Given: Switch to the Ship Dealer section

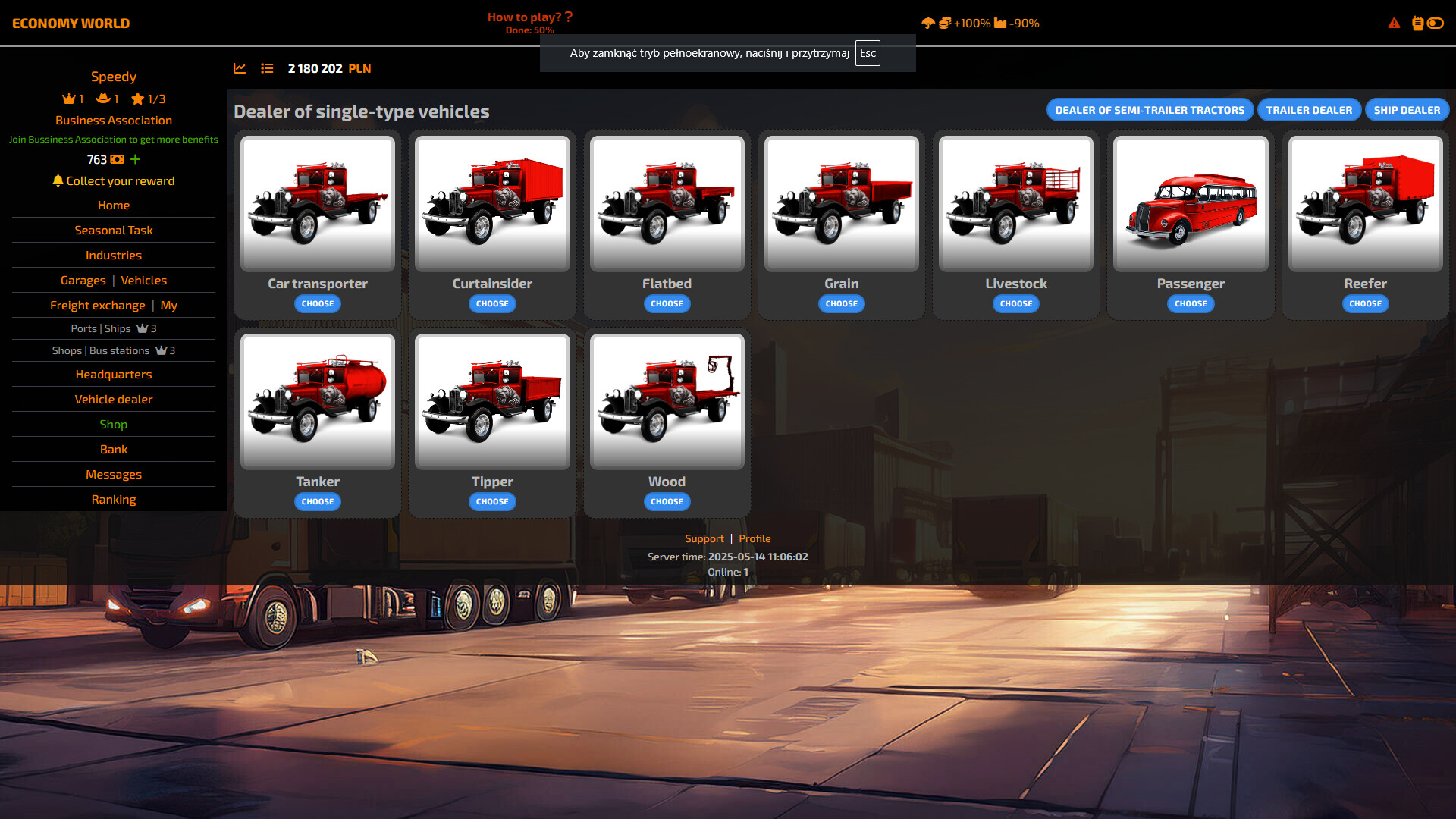Looking at the screenshot, I should coord(1407,110).
